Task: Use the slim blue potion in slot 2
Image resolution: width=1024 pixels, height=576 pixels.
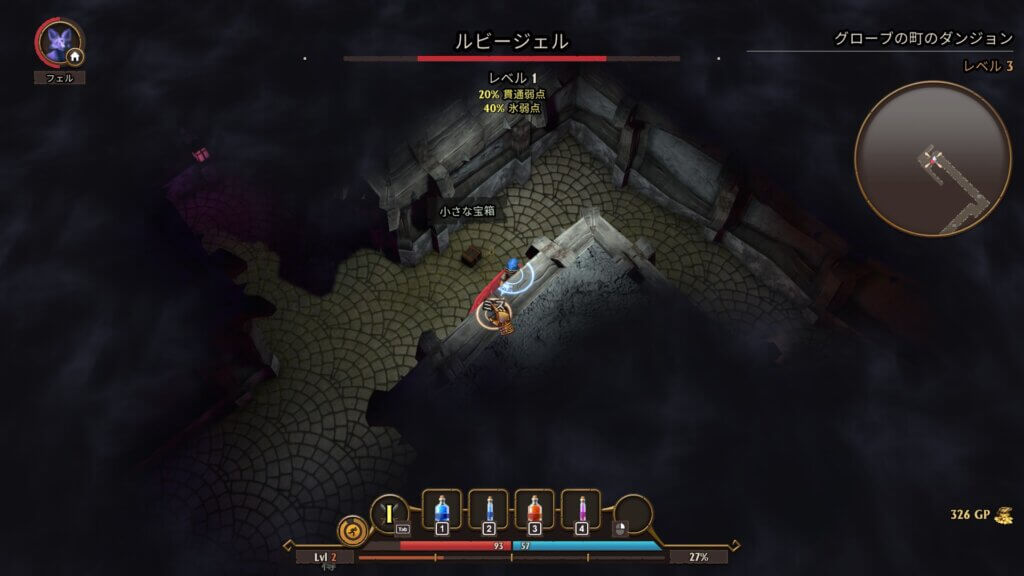Action: (488, 510)
